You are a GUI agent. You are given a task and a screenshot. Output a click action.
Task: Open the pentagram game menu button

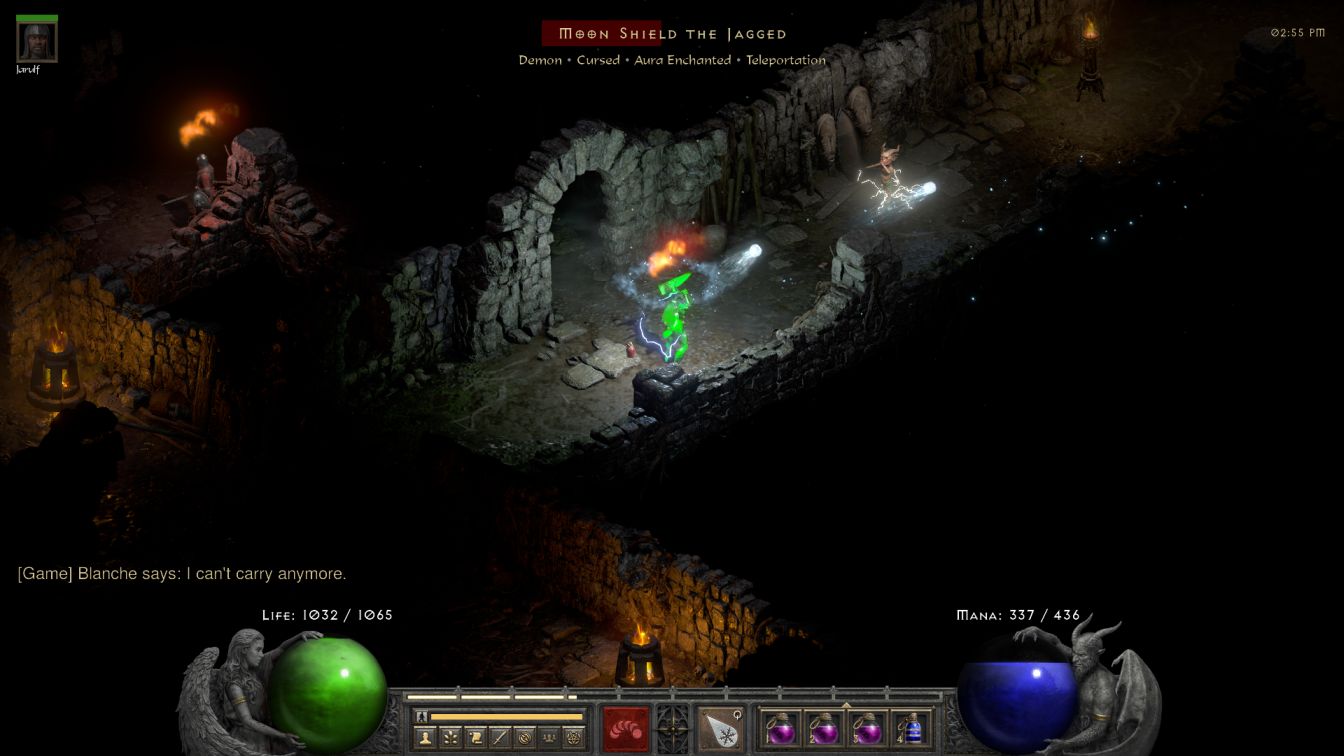point(574,738)
